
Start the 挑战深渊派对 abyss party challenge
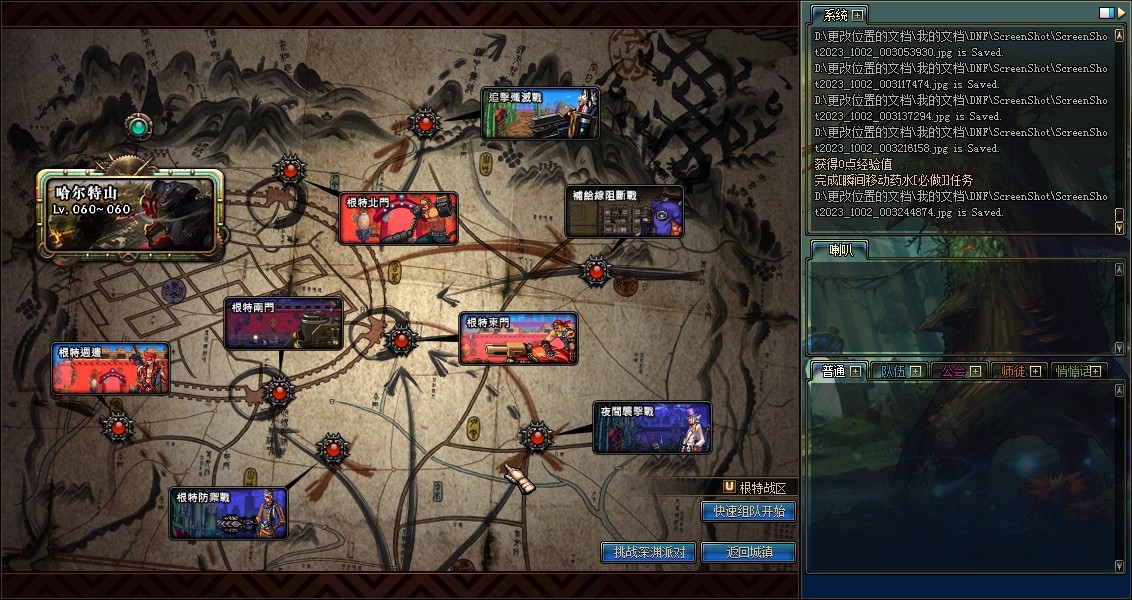[649, 552]
